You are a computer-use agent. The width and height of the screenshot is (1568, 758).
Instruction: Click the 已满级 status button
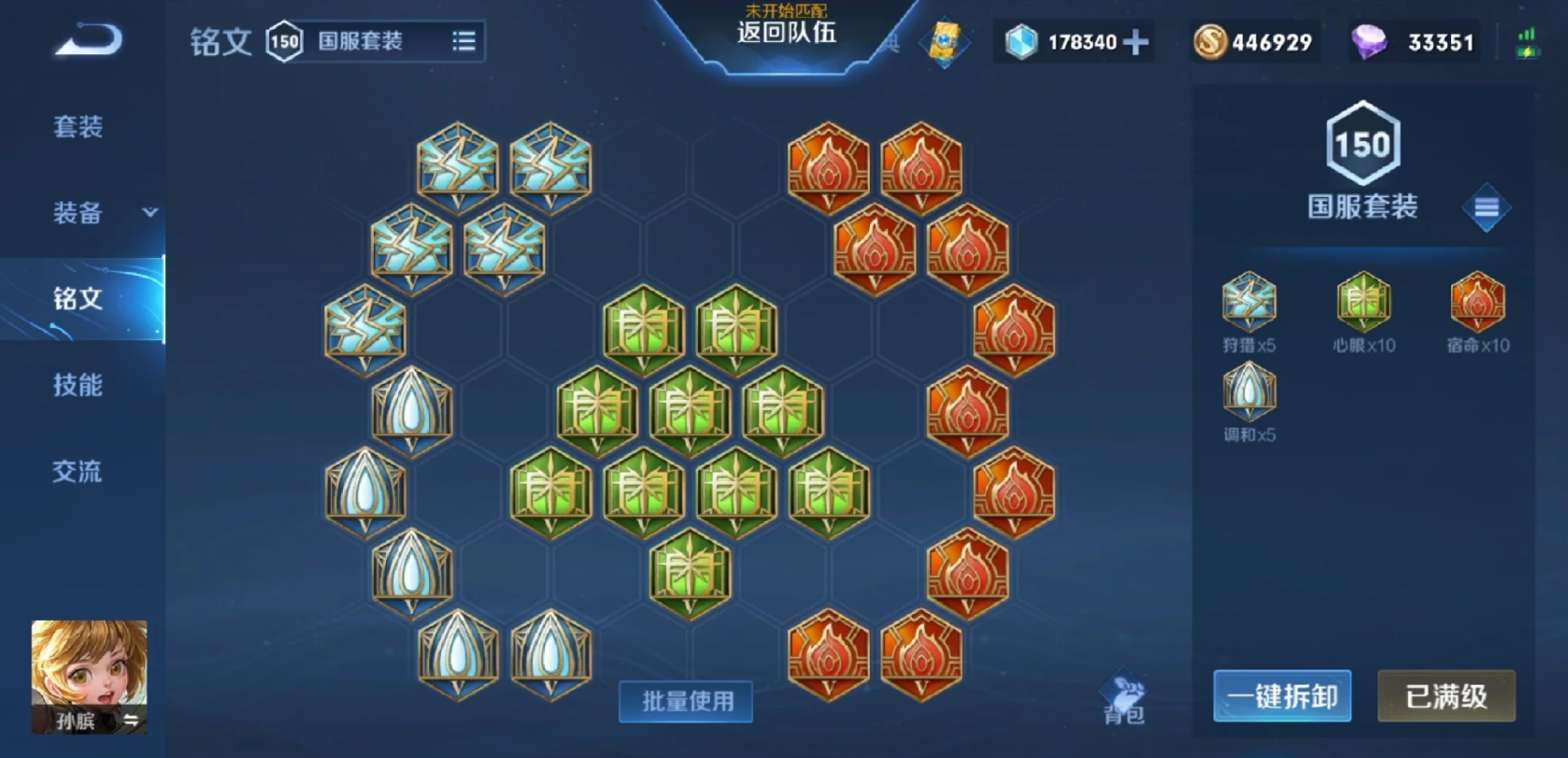tap(1445, 696)
